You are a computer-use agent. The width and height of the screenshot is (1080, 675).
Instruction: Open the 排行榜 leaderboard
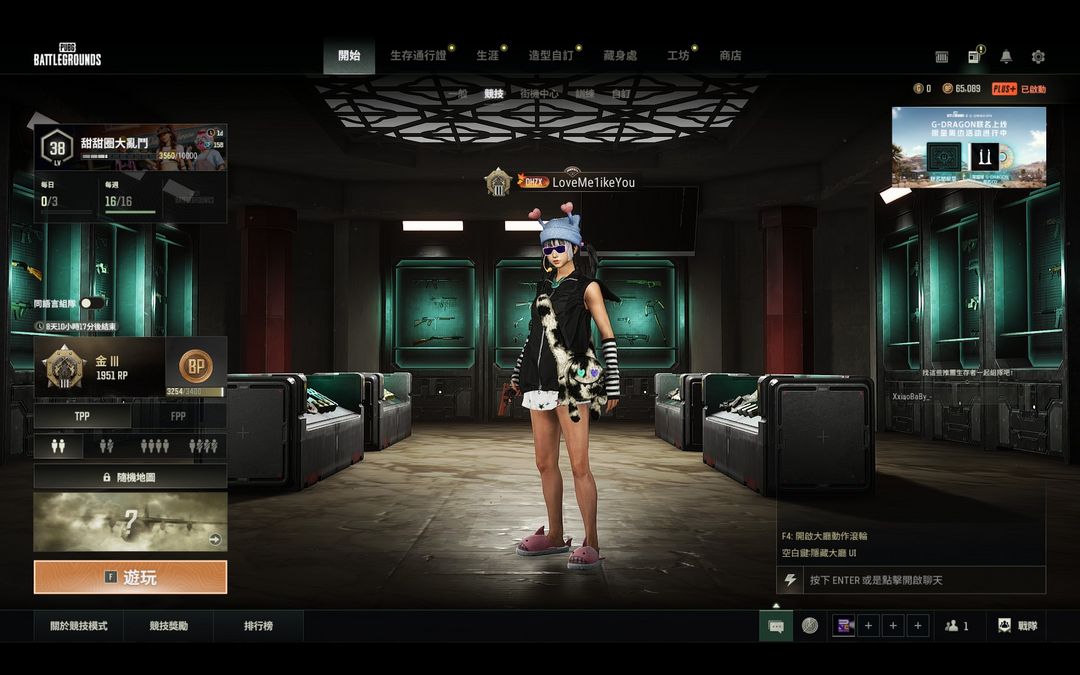pyautogui.click(x=258, y=626)
